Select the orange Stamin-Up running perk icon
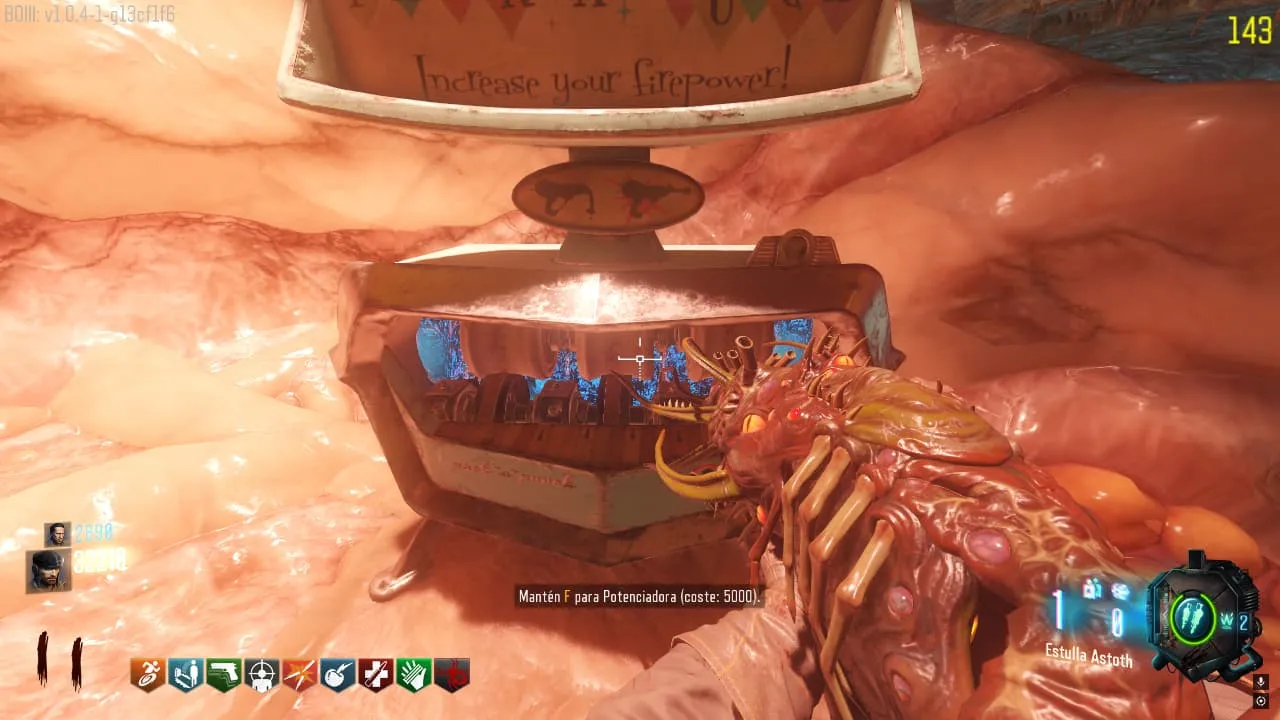Viewport: 1280px width, 720px height. [x=147, y=675]
